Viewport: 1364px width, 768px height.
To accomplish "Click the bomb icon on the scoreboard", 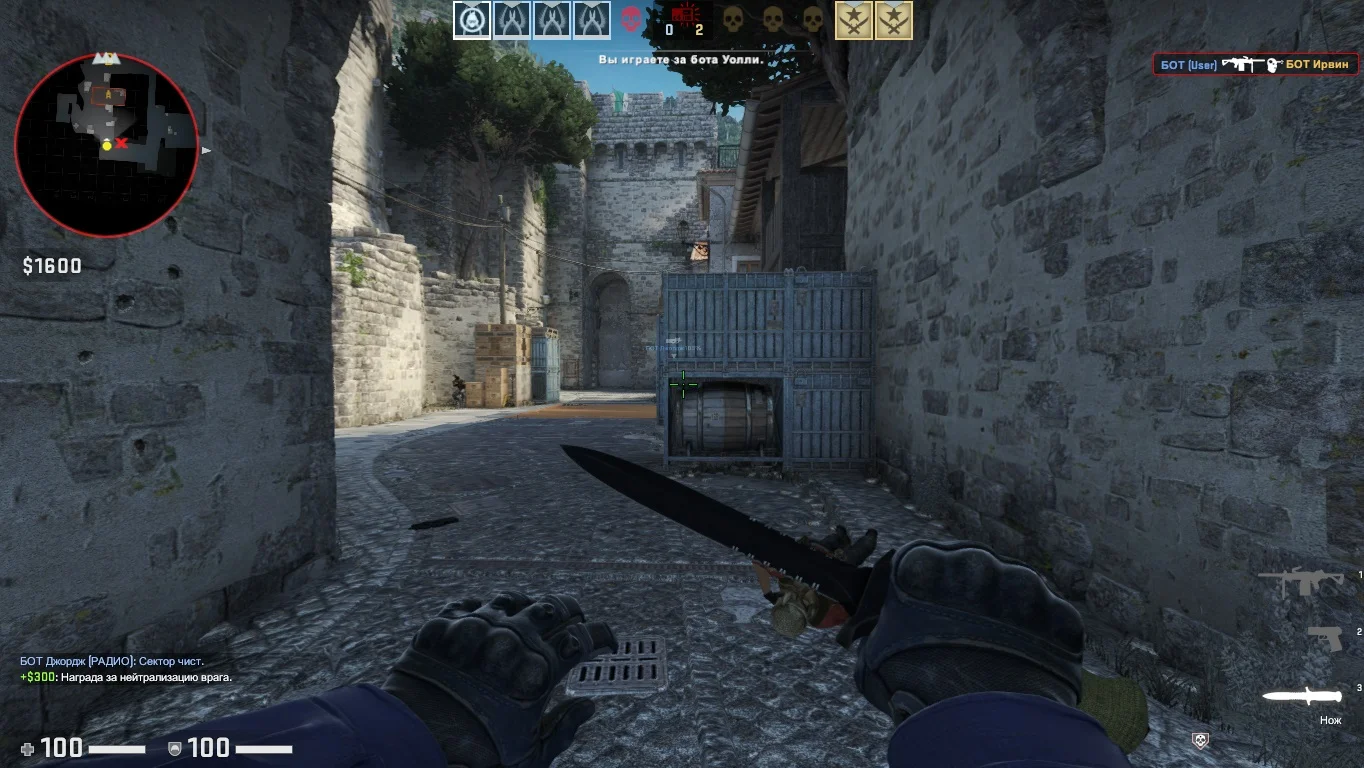I will coord(685,14).
